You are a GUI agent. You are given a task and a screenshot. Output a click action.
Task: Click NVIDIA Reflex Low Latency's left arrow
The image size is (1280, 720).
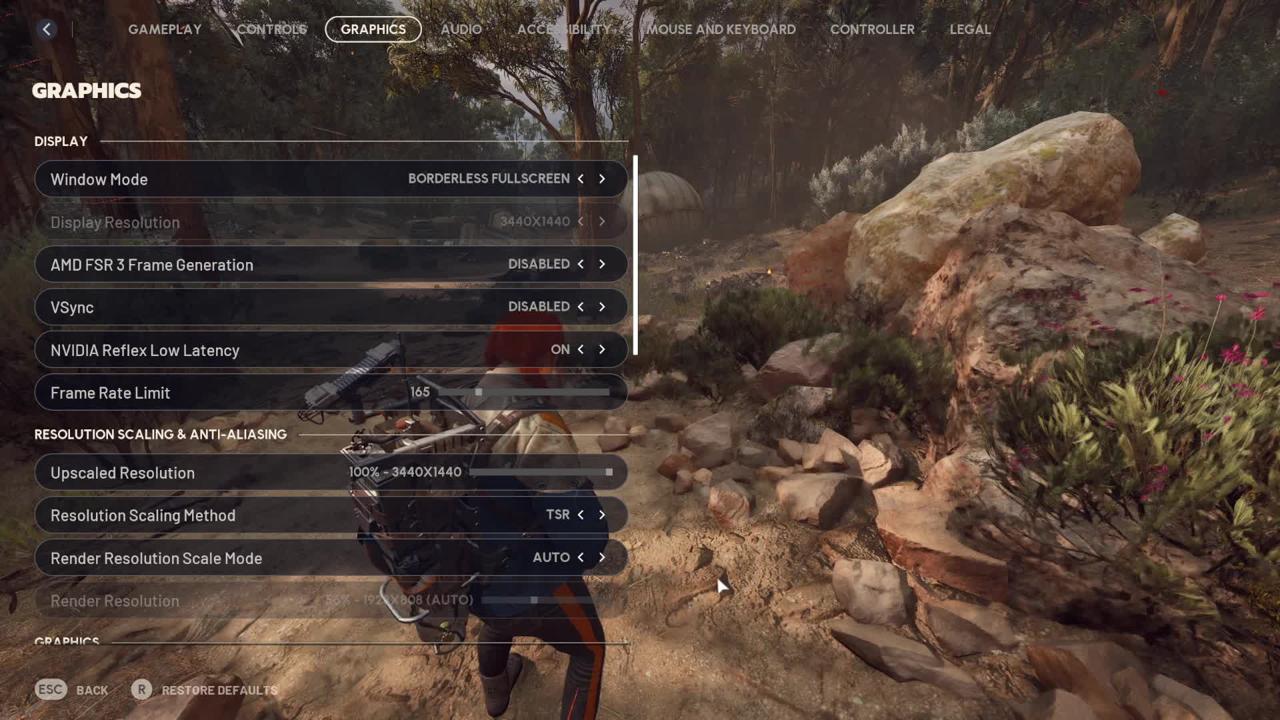point(580,350)
